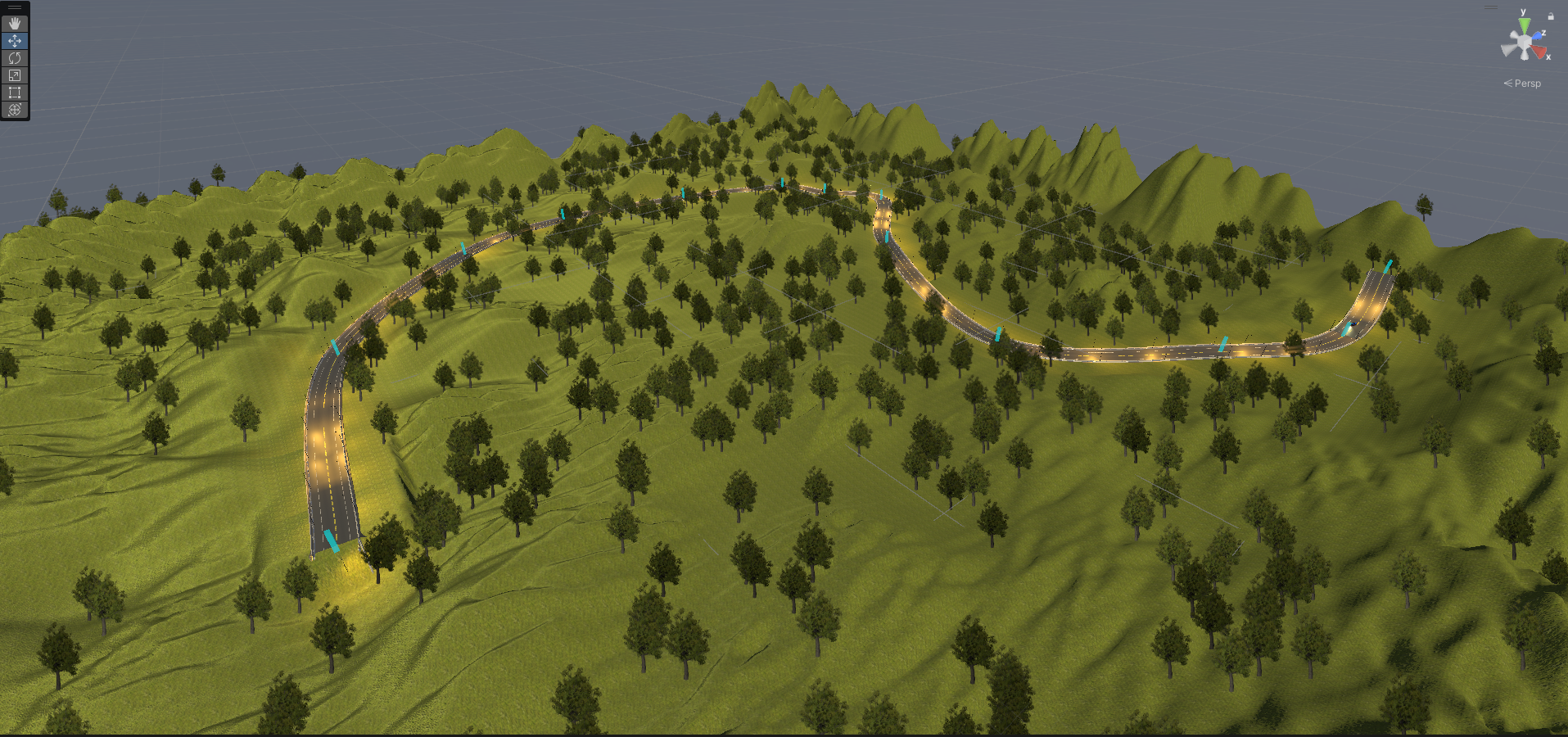The height and width of the screenshot is (737, 1568).
Task: Select the hand view tool
Action: point(15,24)
